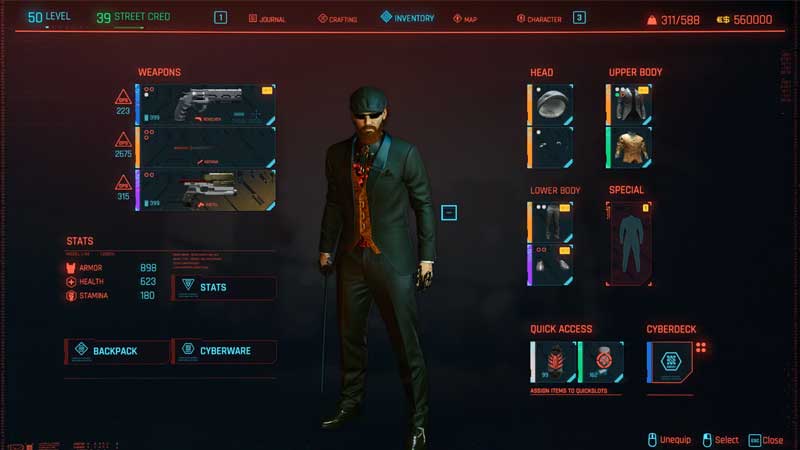
Task: Select the Inventory tab
Action: (x=407, y=18)
